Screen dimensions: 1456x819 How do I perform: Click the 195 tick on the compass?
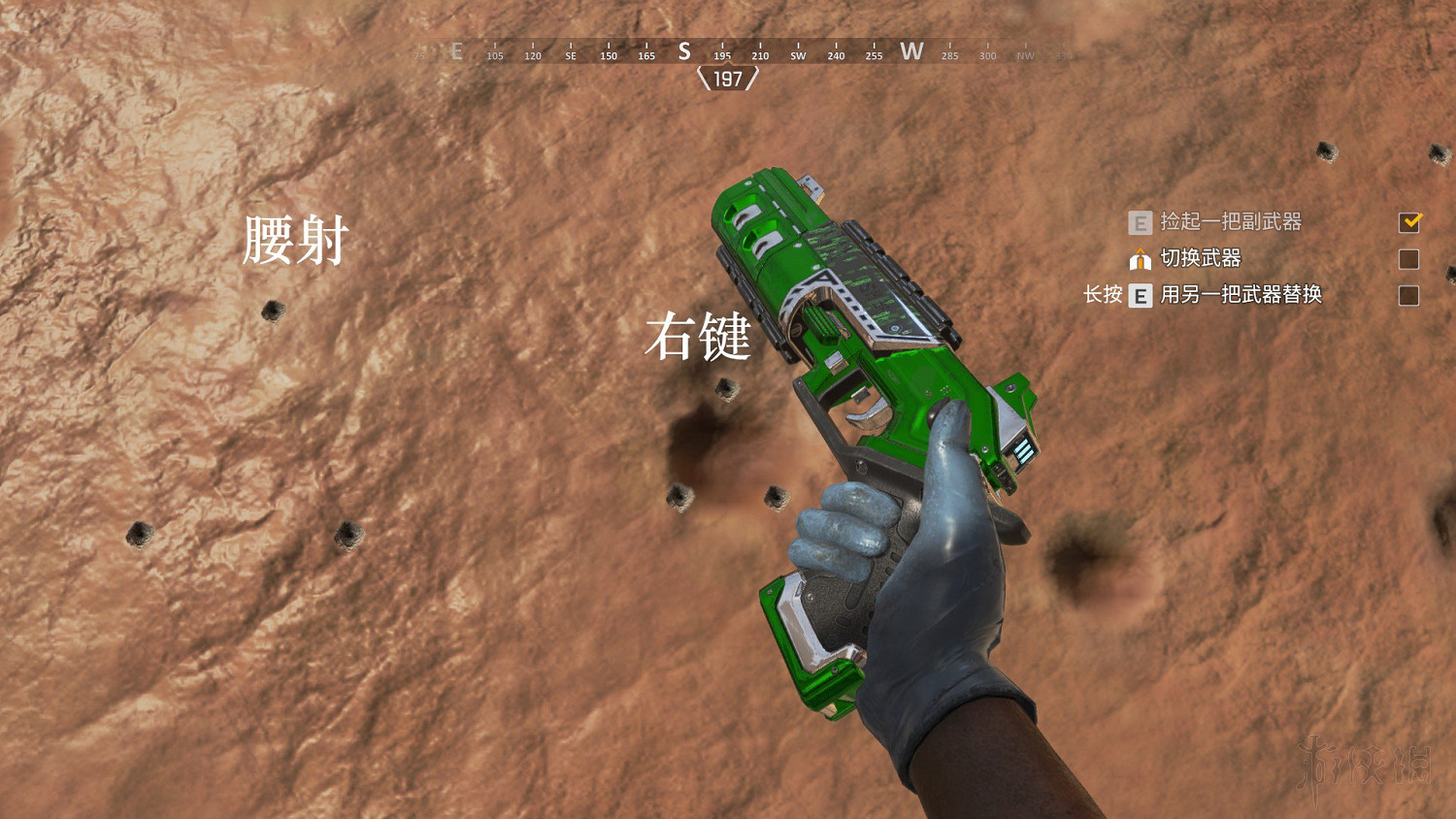(x=721, y=56)
